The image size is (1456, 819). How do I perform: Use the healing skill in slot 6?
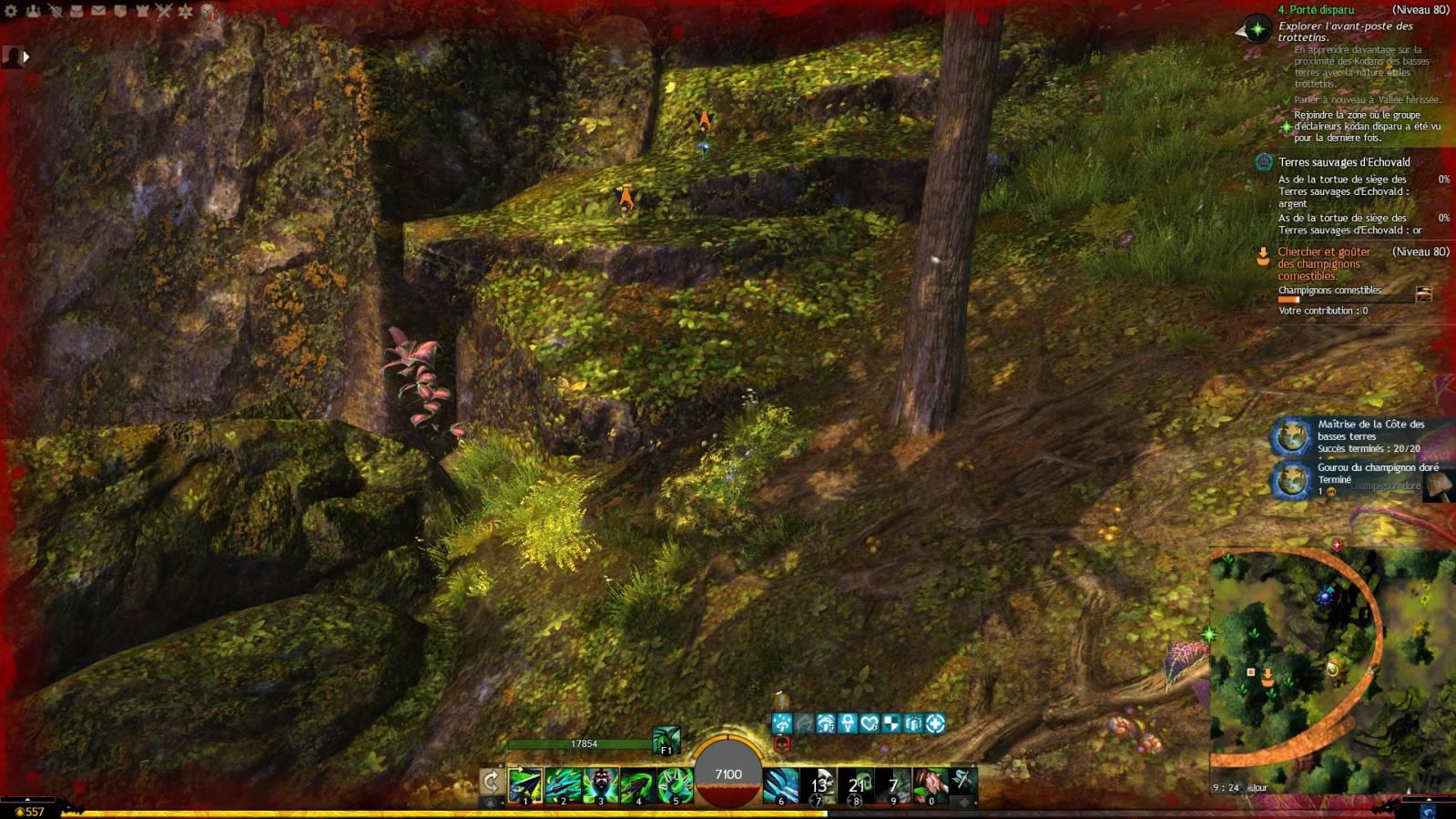coord(781,784)
